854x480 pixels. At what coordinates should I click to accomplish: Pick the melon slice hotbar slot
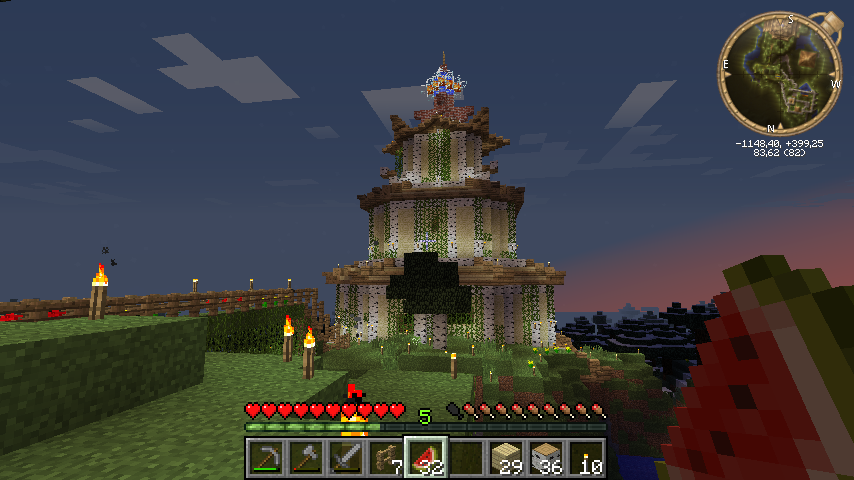425,458
